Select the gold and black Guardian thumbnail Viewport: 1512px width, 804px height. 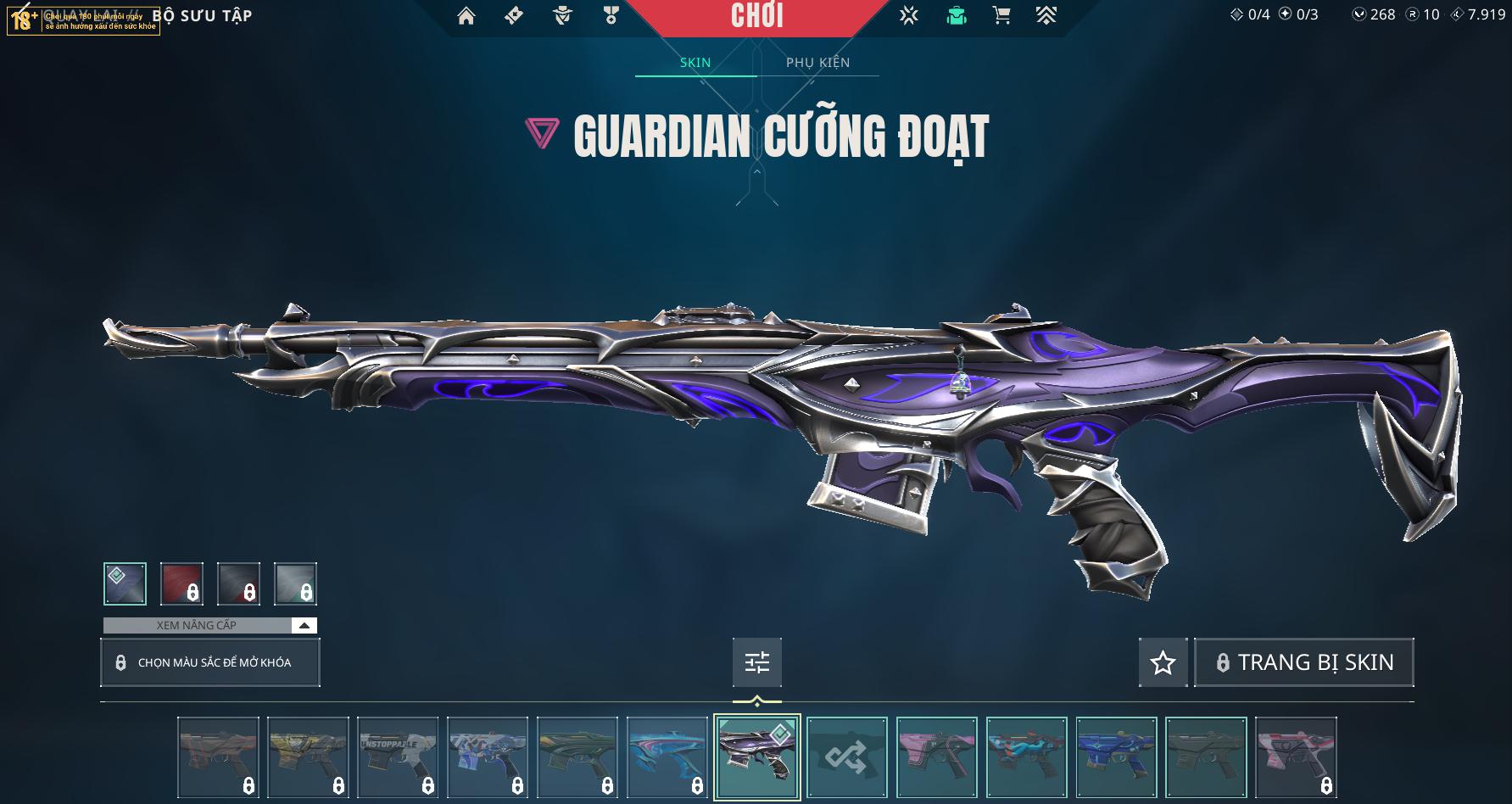308,757
